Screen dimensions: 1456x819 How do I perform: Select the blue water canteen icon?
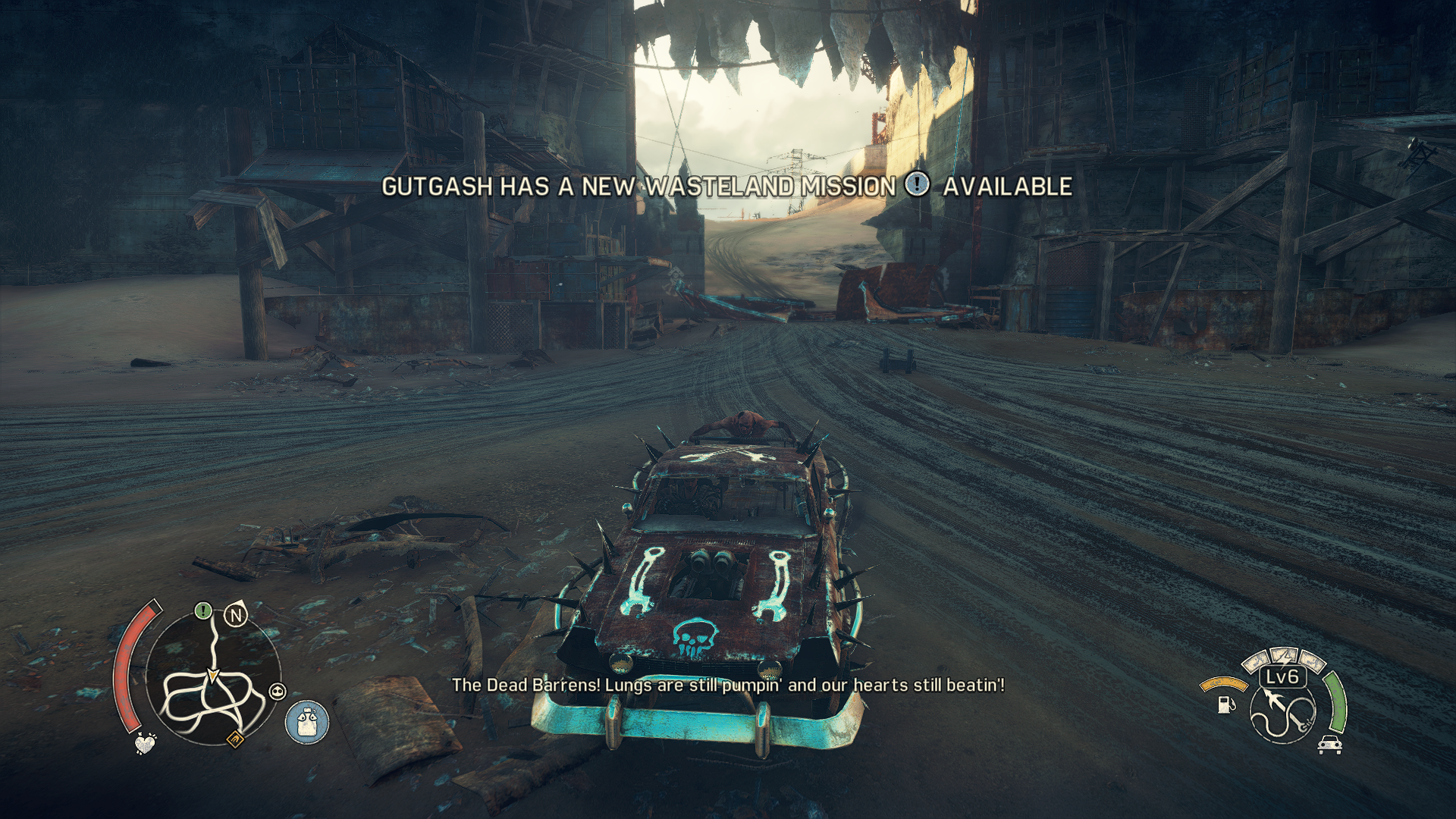pos(307,722)
